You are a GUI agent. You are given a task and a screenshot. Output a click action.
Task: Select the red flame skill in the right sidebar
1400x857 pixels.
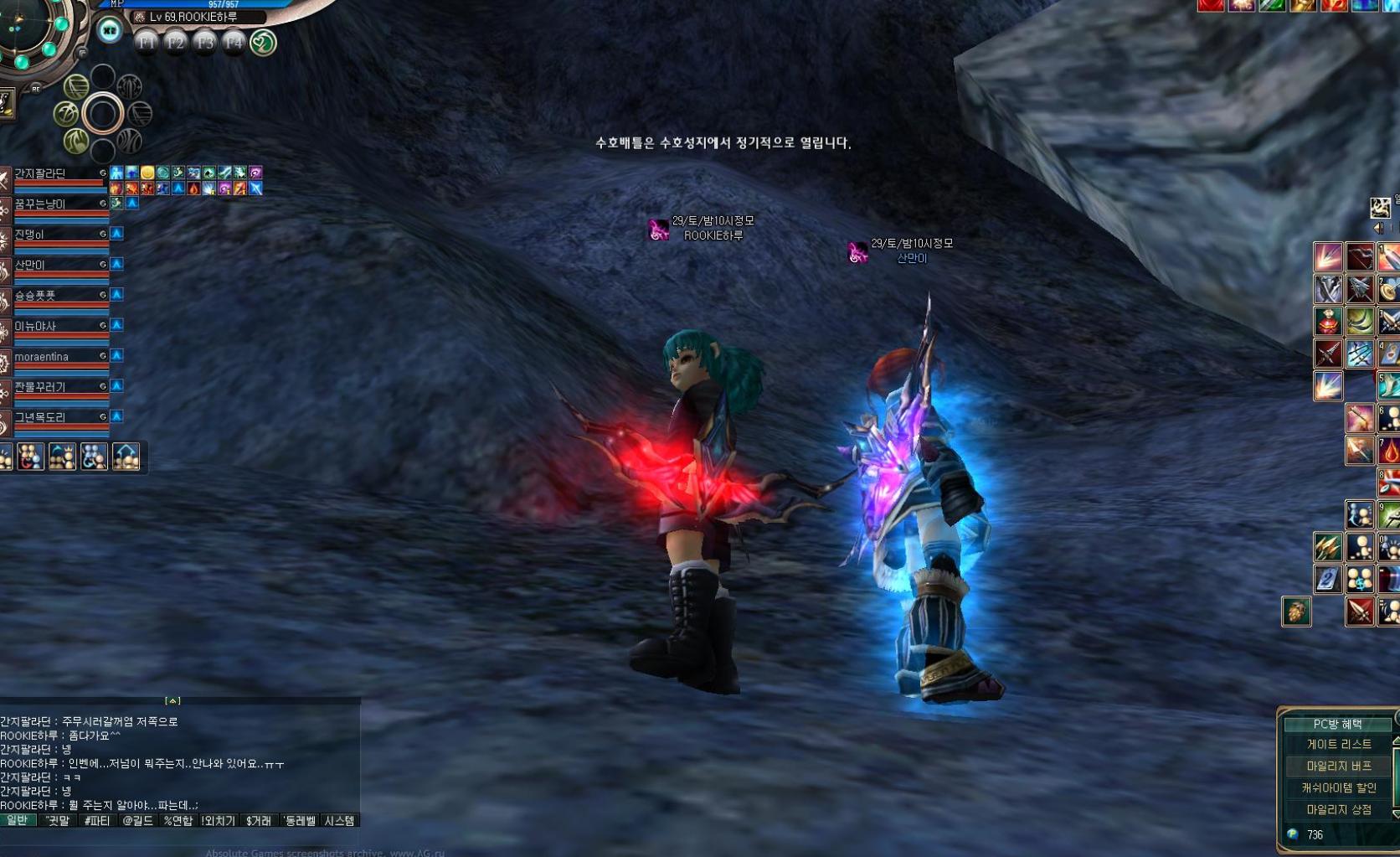tap(1390, 449)
